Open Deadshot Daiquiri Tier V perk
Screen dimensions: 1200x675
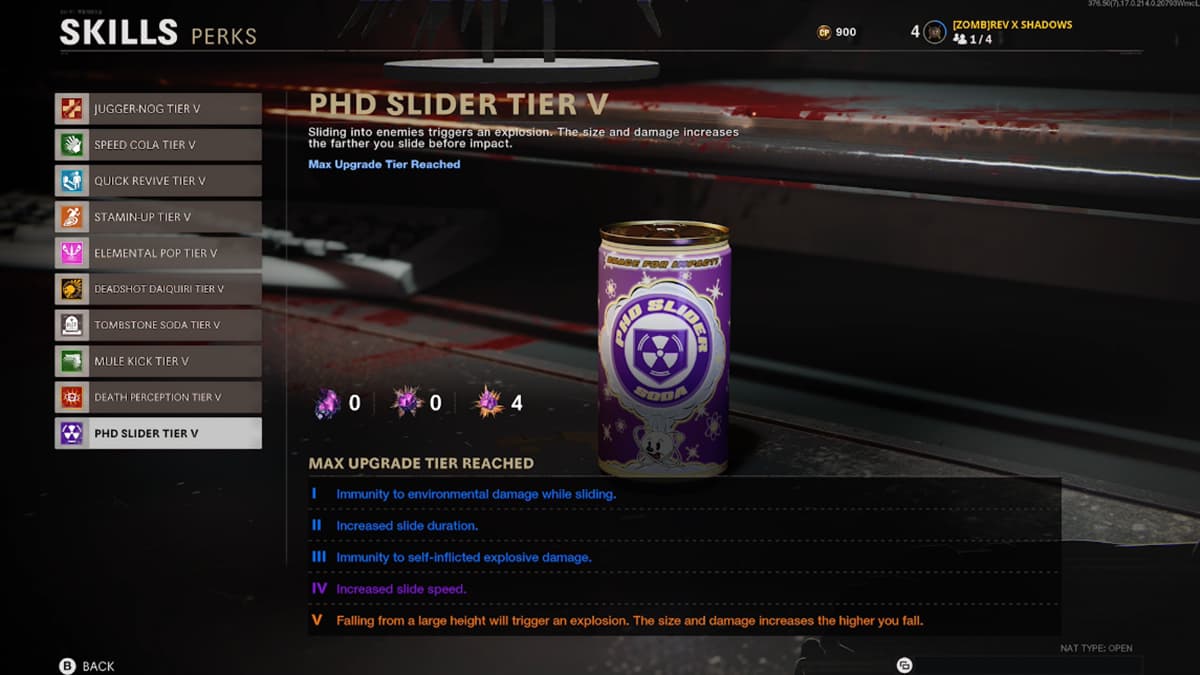[158, 289]
